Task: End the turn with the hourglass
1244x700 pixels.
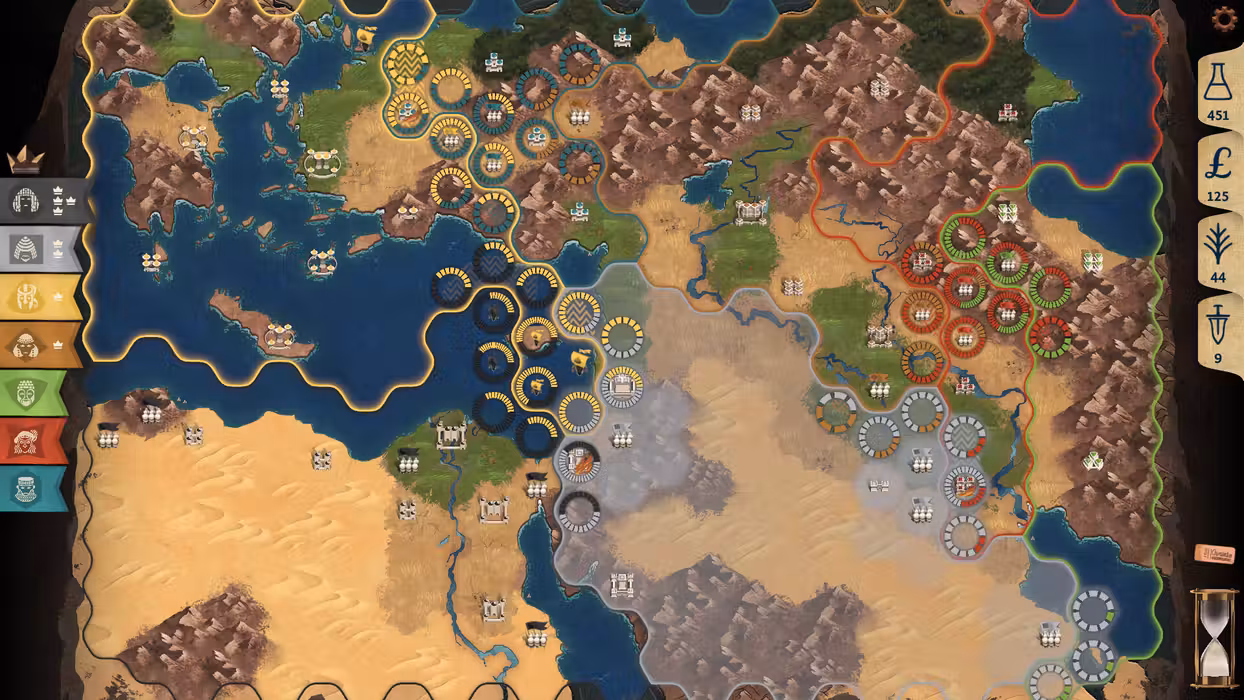Action: pyautogui.click(x=1213, y=638)
